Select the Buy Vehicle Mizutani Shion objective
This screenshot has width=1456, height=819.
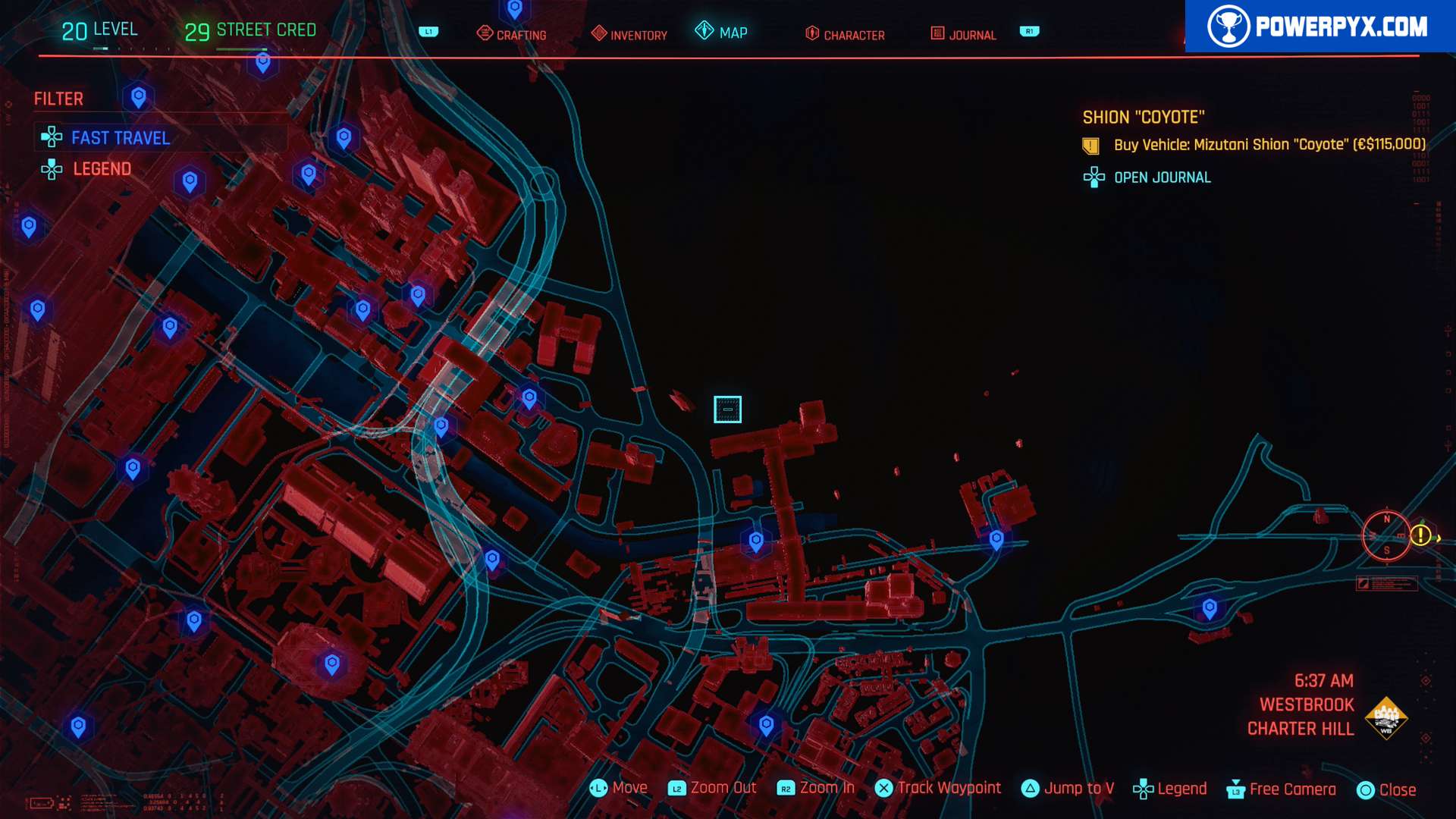point(1268,145)
